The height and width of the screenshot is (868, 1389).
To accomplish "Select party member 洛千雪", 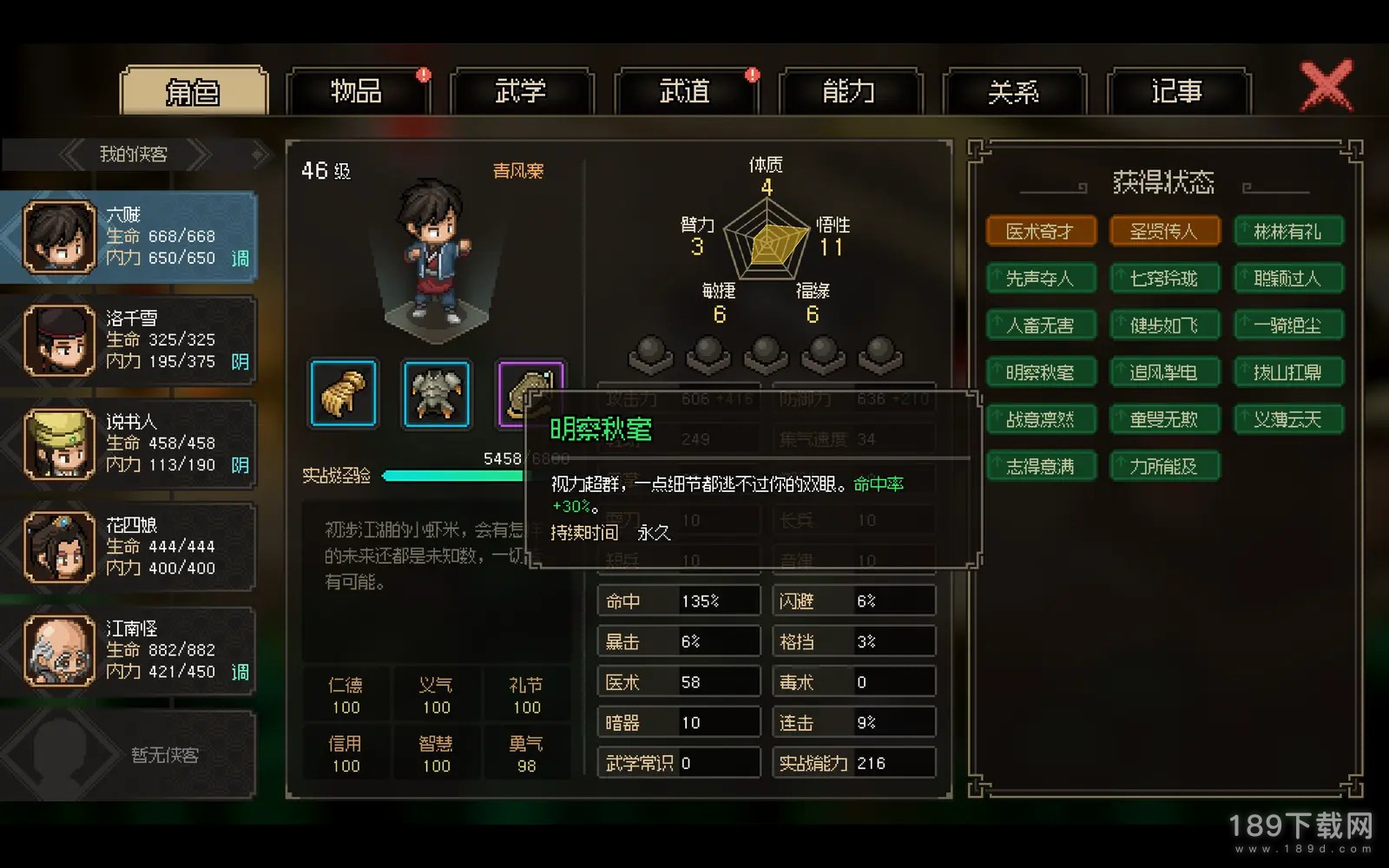I will click(x=130, y=339).
